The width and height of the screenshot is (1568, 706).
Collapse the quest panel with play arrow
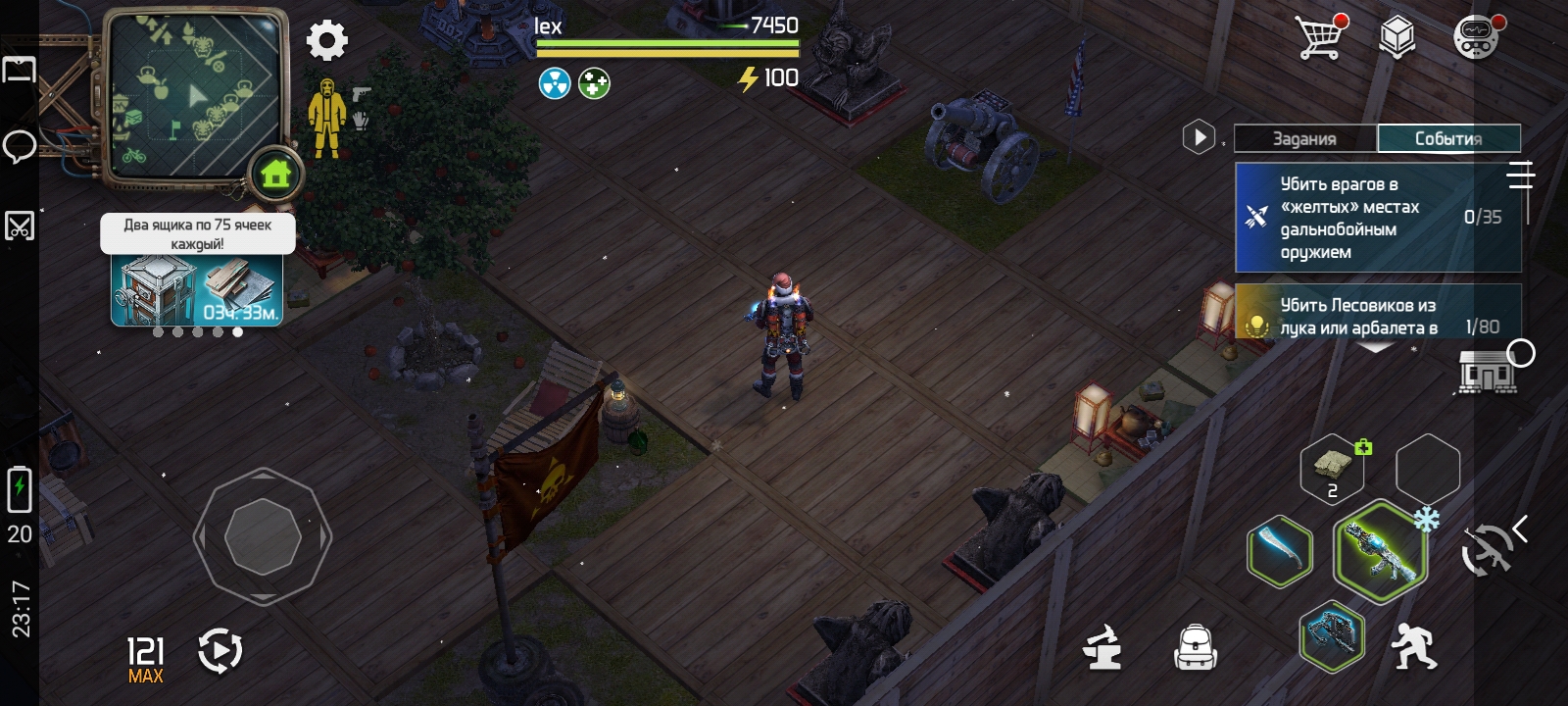click(x=1199, y=137)
